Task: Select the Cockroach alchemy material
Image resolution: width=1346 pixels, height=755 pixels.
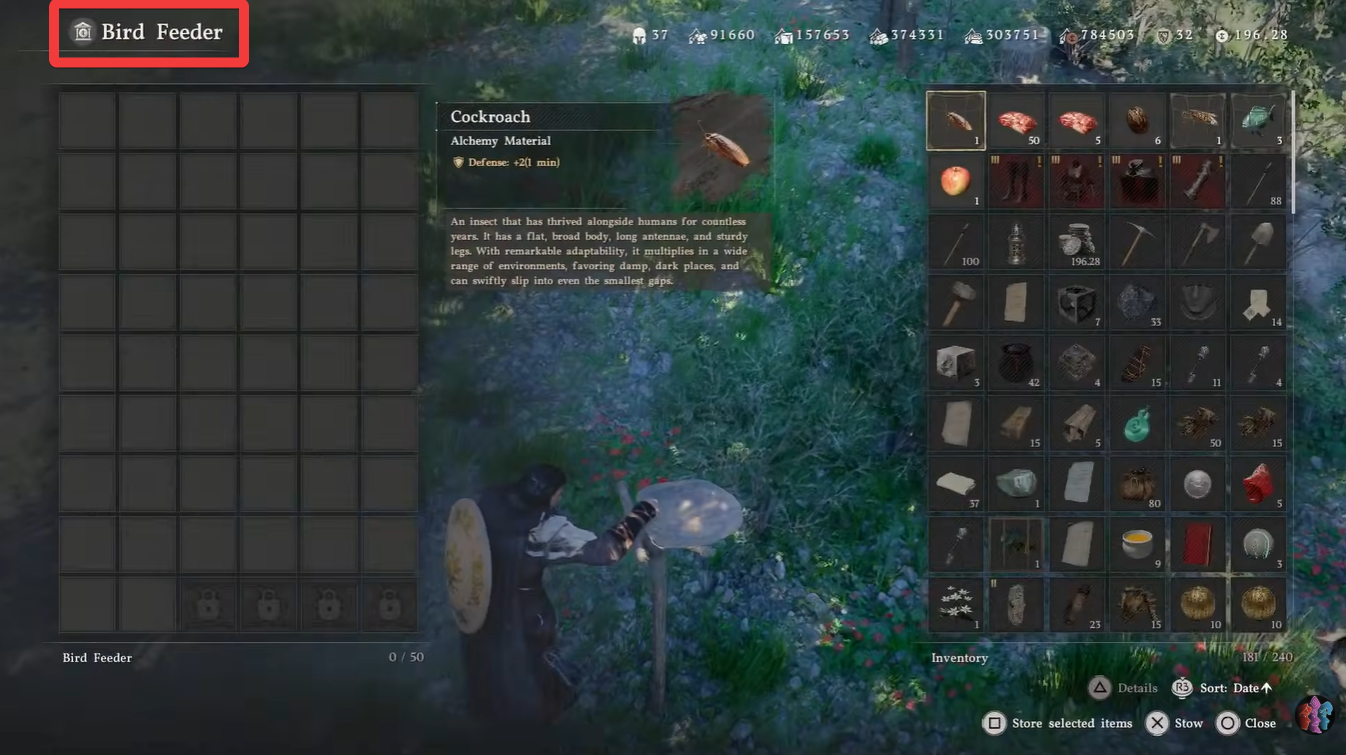Action: (x=956, y=120)
